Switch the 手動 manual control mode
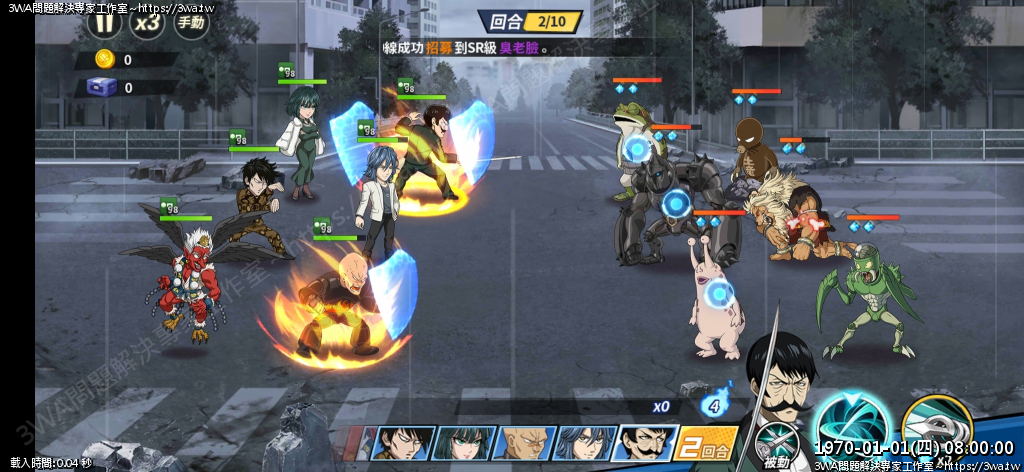Image resolution: width=1024 pixels, height=472 pixels. [191, 22]
